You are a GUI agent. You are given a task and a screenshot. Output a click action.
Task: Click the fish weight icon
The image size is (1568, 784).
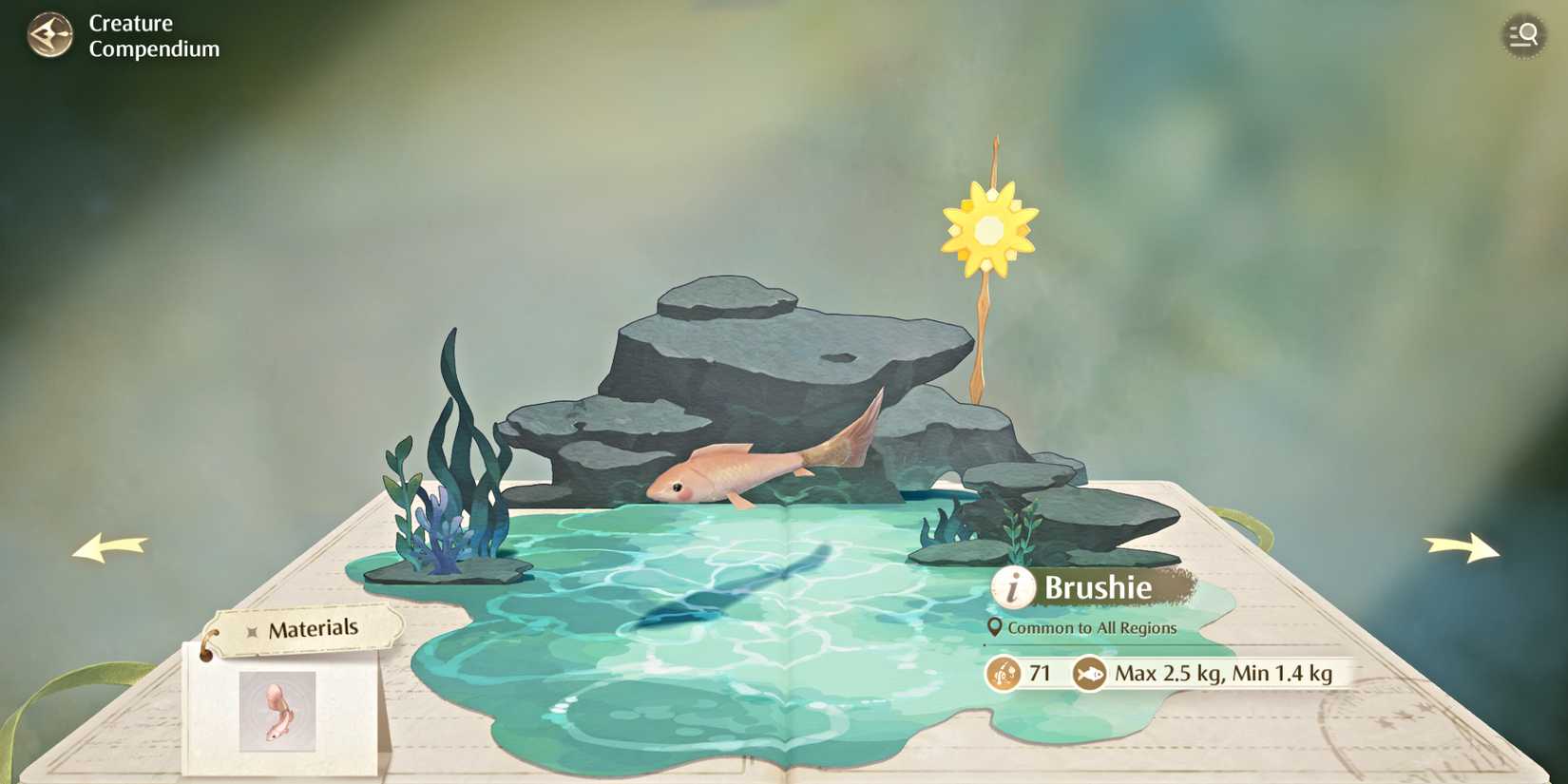tap(1089, 673)
